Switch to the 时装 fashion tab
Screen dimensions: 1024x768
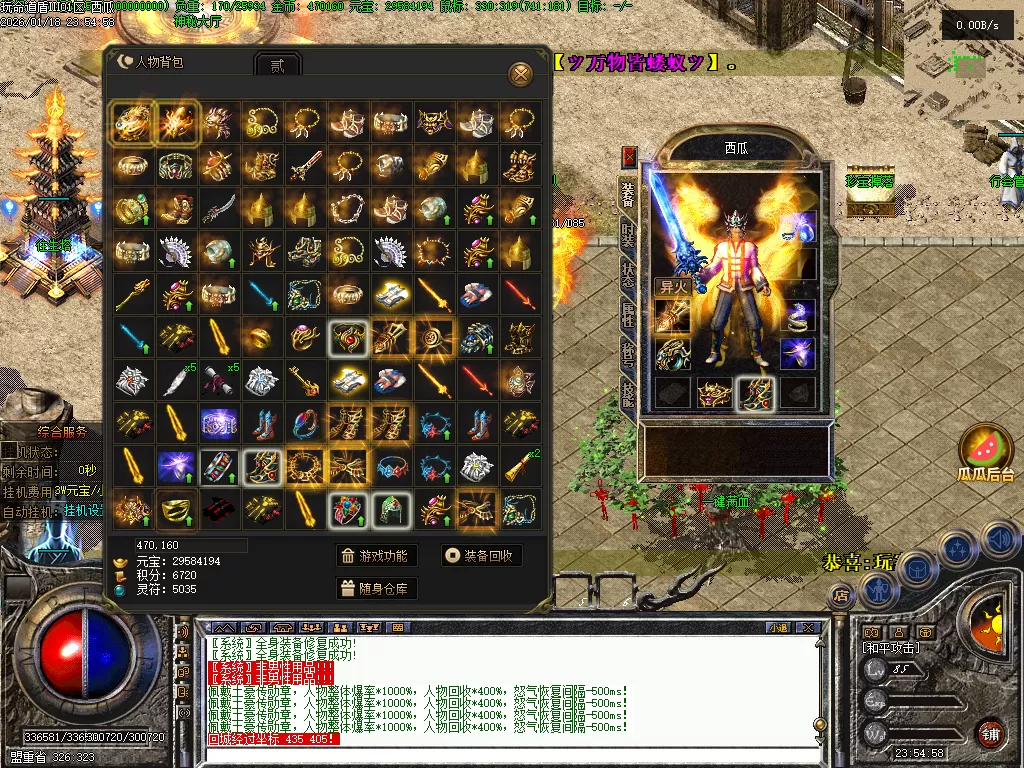[x=628, y=236]
